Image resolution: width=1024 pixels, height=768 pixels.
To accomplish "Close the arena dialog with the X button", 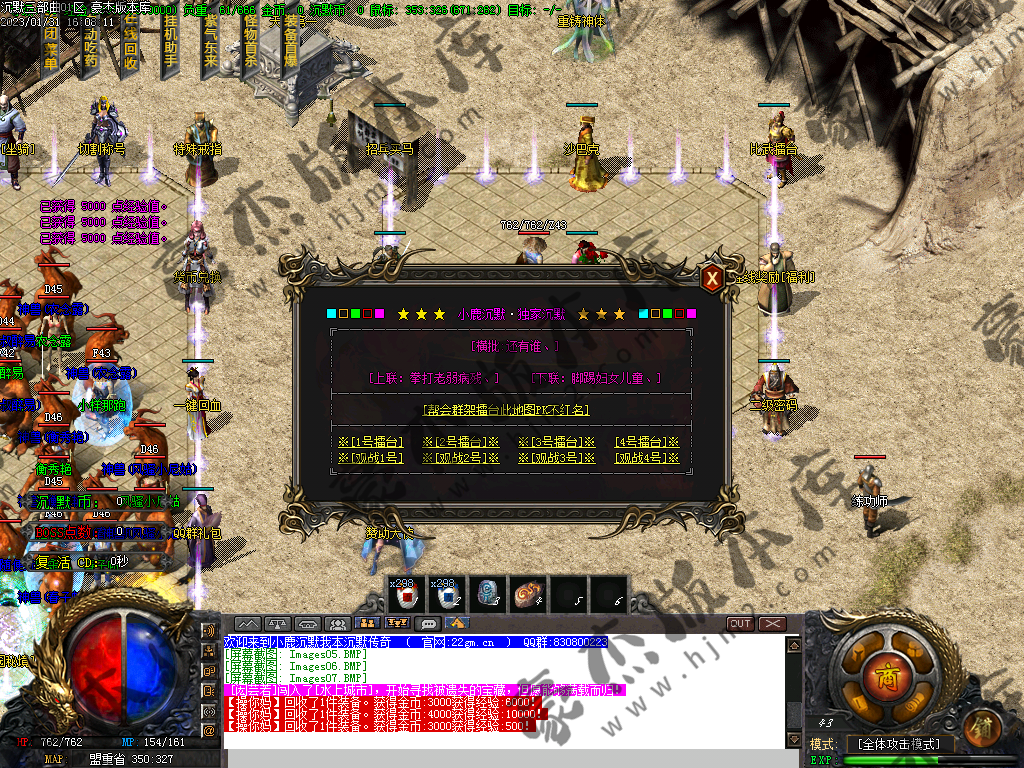I will (712, 279).
